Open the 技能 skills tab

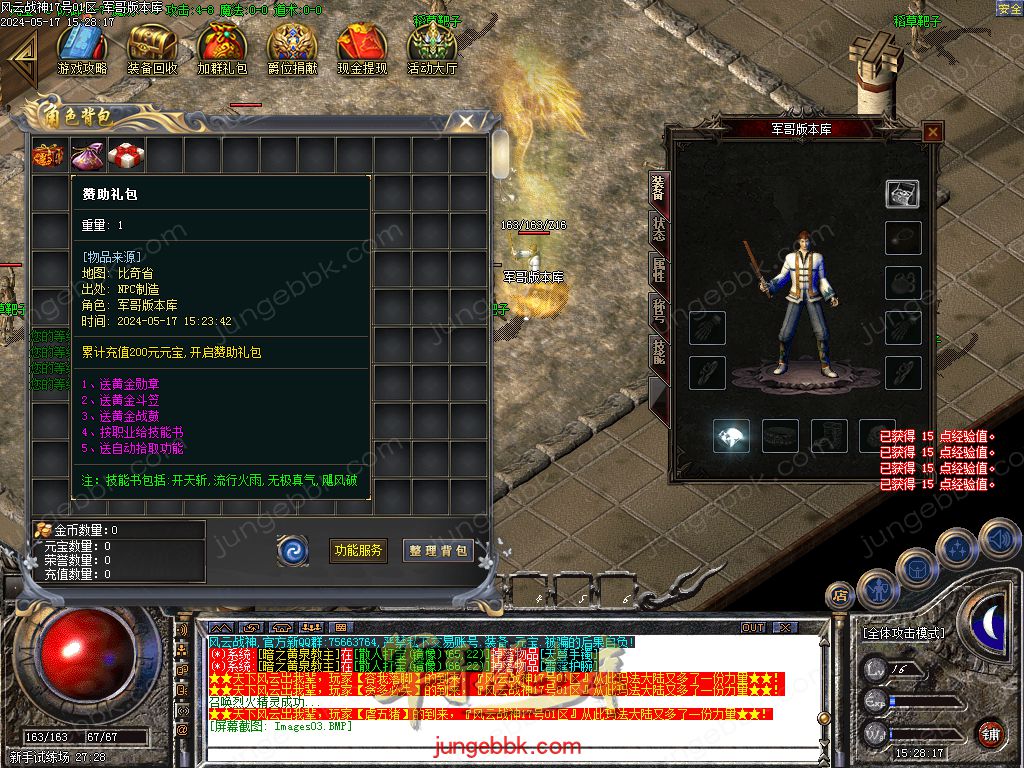tap(658, 348)
